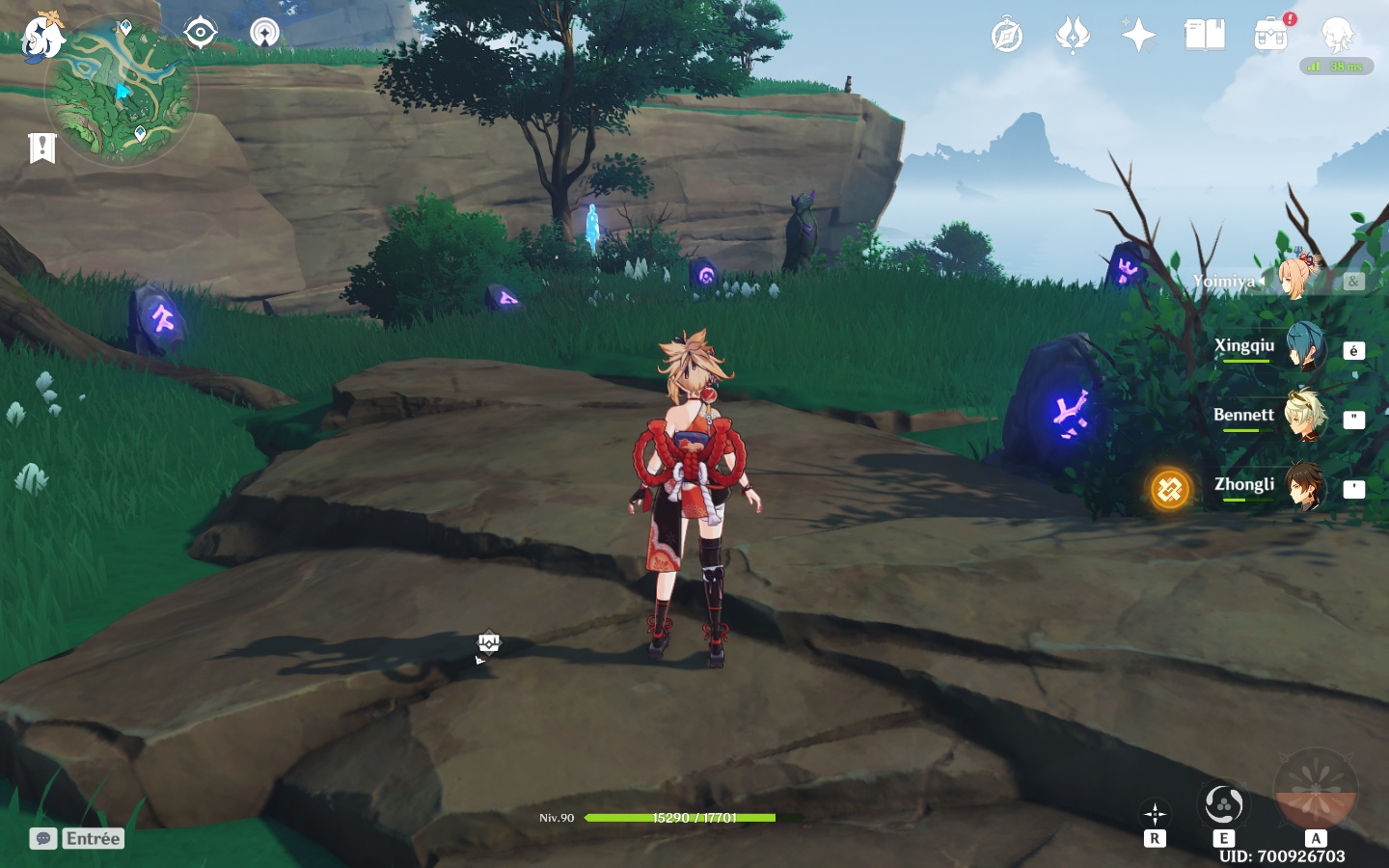The width and height of the screenshot is (1389, 868).
Task: Open the quest navigation beacon icon
Action: tap(264, 33)
